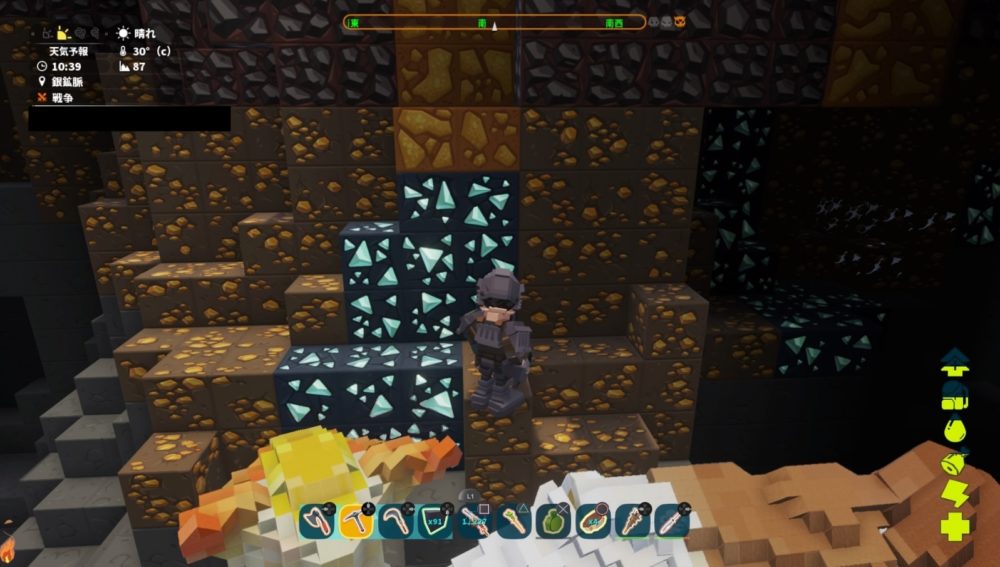Viewport: 1000px width, 567px height.
Task: Select the highlighted pickaxe slot
Action: (356, 521)
